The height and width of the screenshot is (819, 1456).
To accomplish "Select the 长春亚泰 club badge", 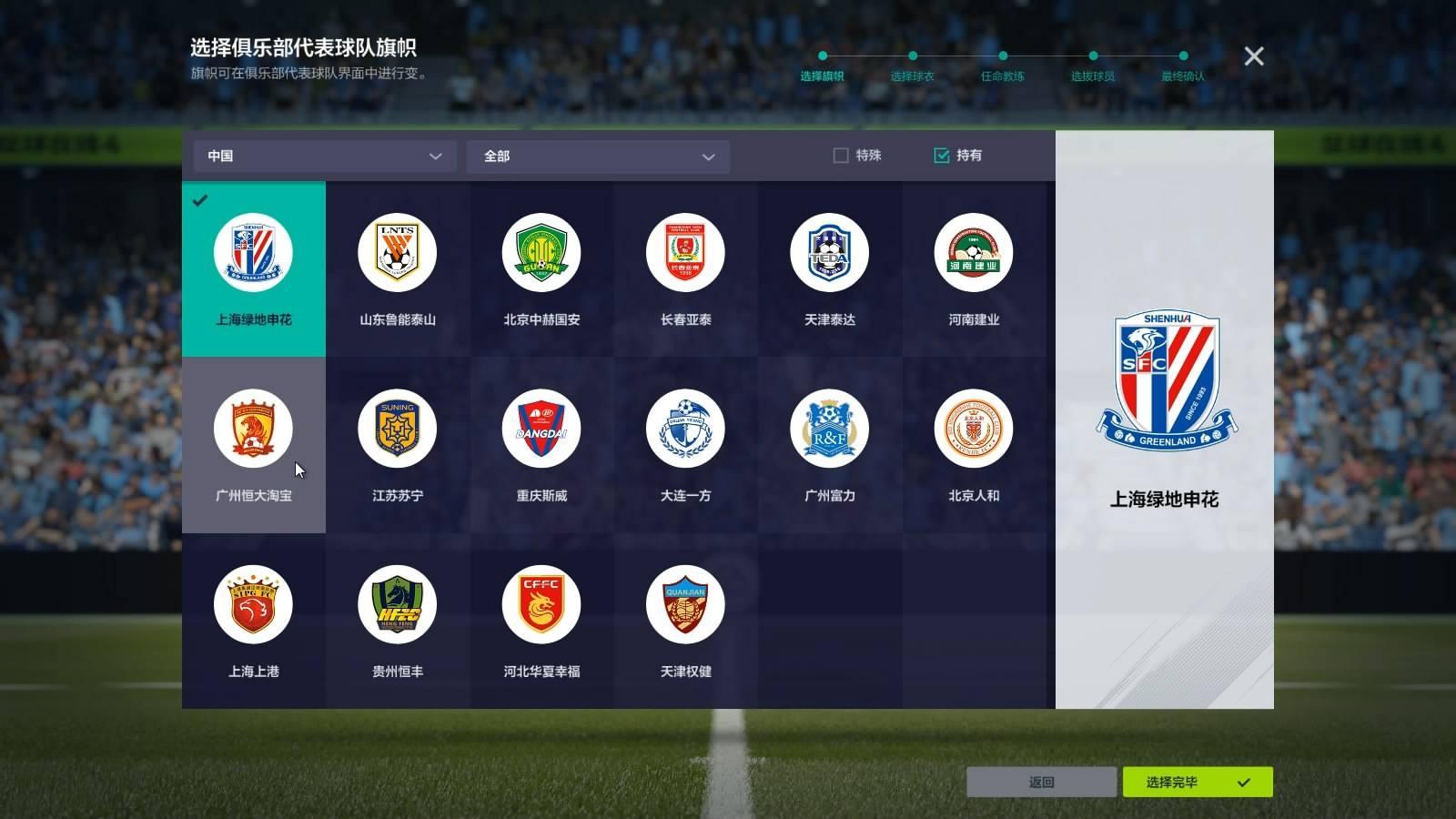I will (683, 252).
